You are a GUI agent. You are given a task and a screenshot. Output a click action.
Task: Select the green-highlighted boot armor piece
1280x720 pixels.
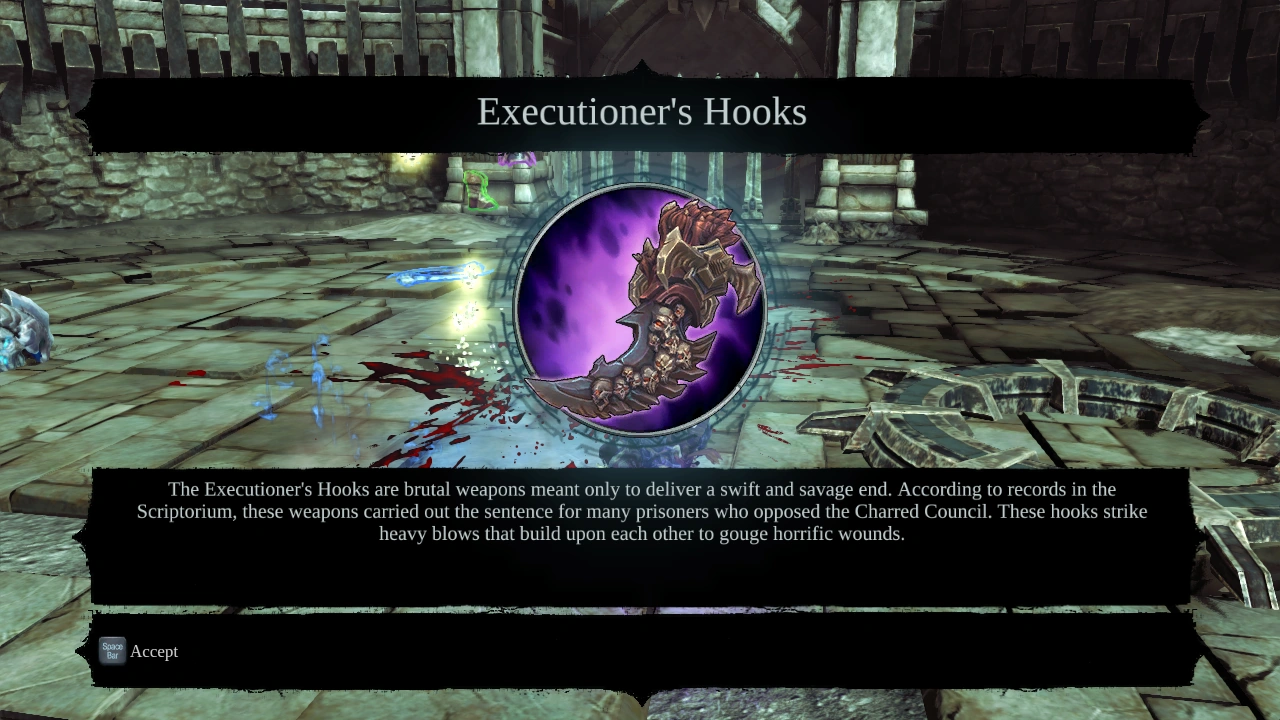pyautogui.click(x=480, y=190)
